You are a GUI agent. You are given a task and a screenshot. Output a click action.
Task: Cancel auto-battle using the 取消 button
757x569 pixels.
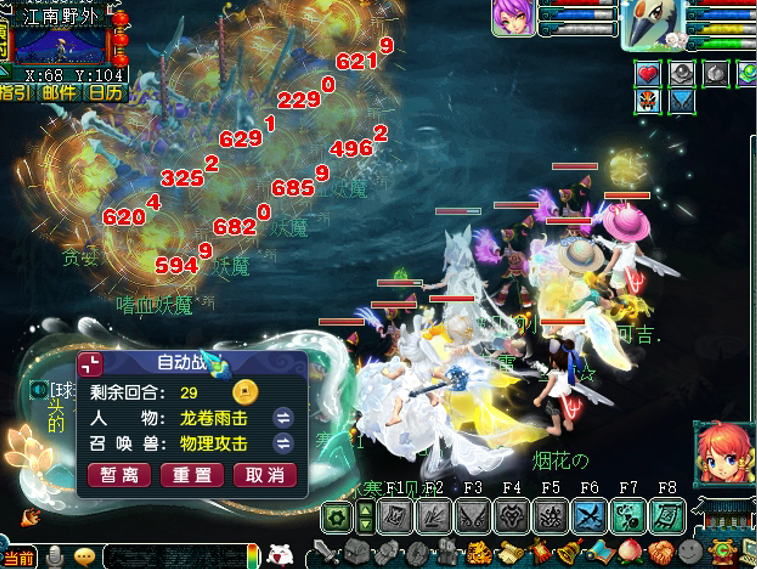coord(264,474)
